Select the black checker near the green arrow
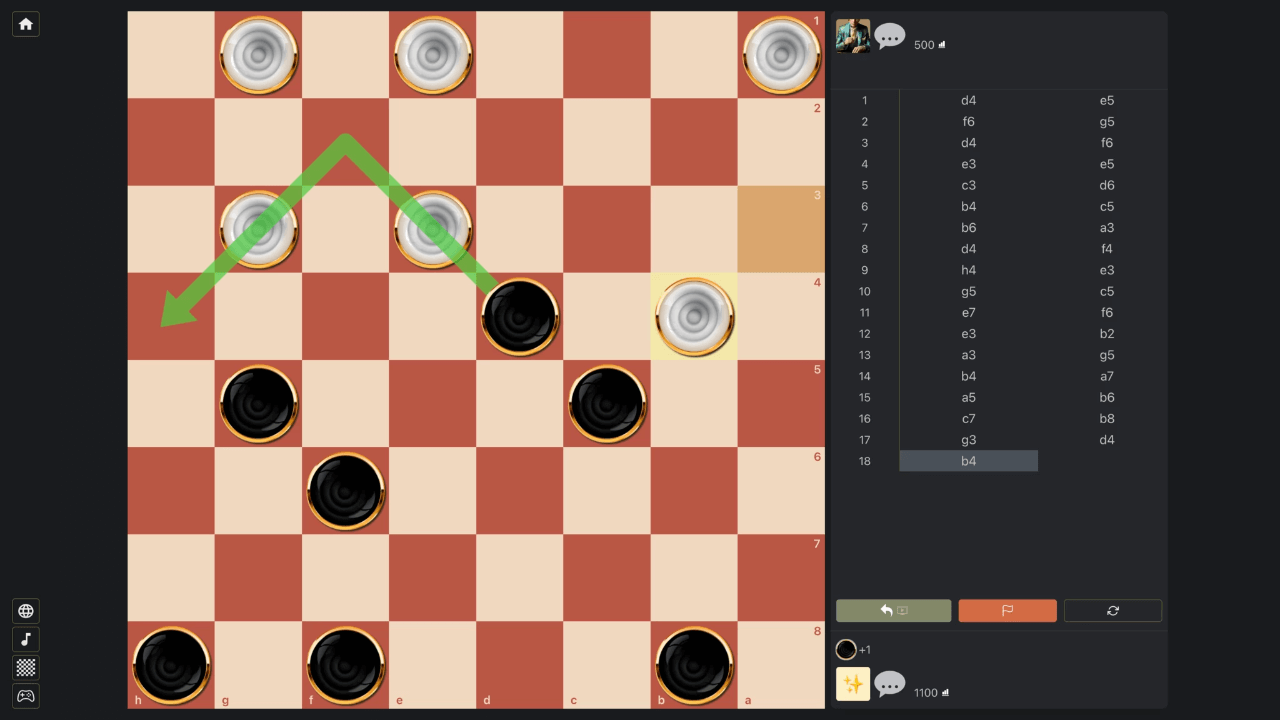Screen dimensions: 1280x720 point(520,317)
